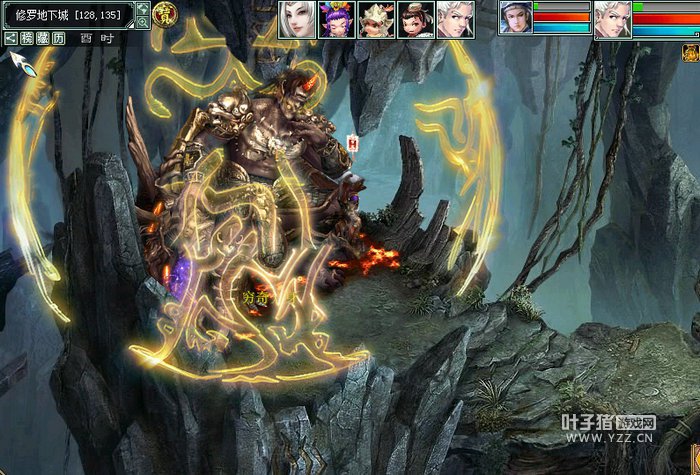Select the white-haired woman team portrait
The height and width of the screenshot is (475, 700).
(296, 19)
